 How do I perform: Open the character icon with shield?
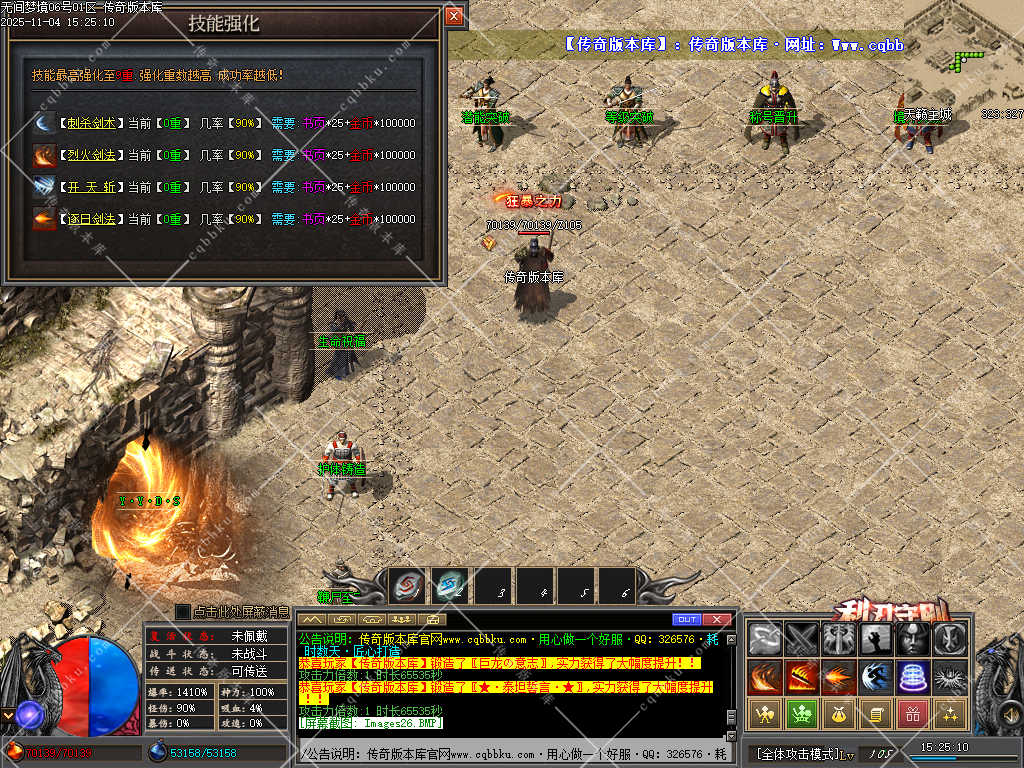[x=765, y=713]
